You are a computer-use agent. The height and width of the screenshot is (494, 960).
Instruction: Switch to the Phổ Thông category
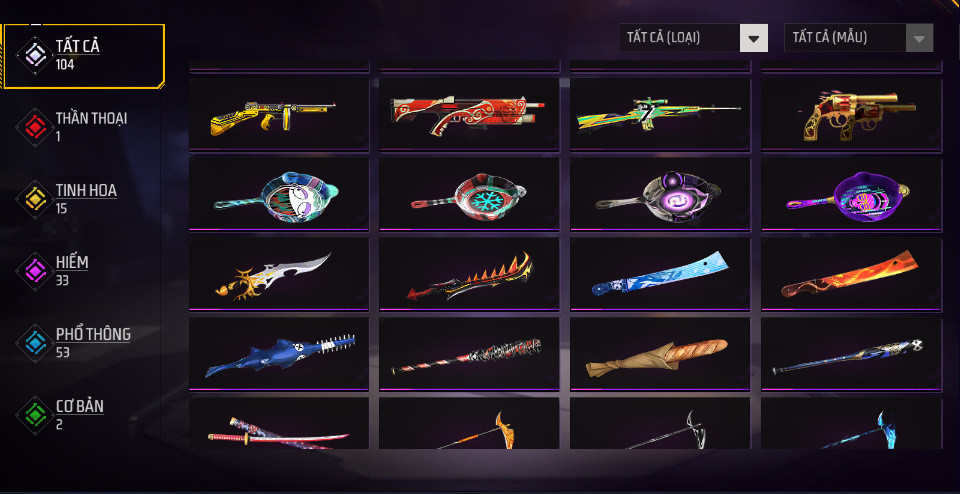click(x=84, y=342)
